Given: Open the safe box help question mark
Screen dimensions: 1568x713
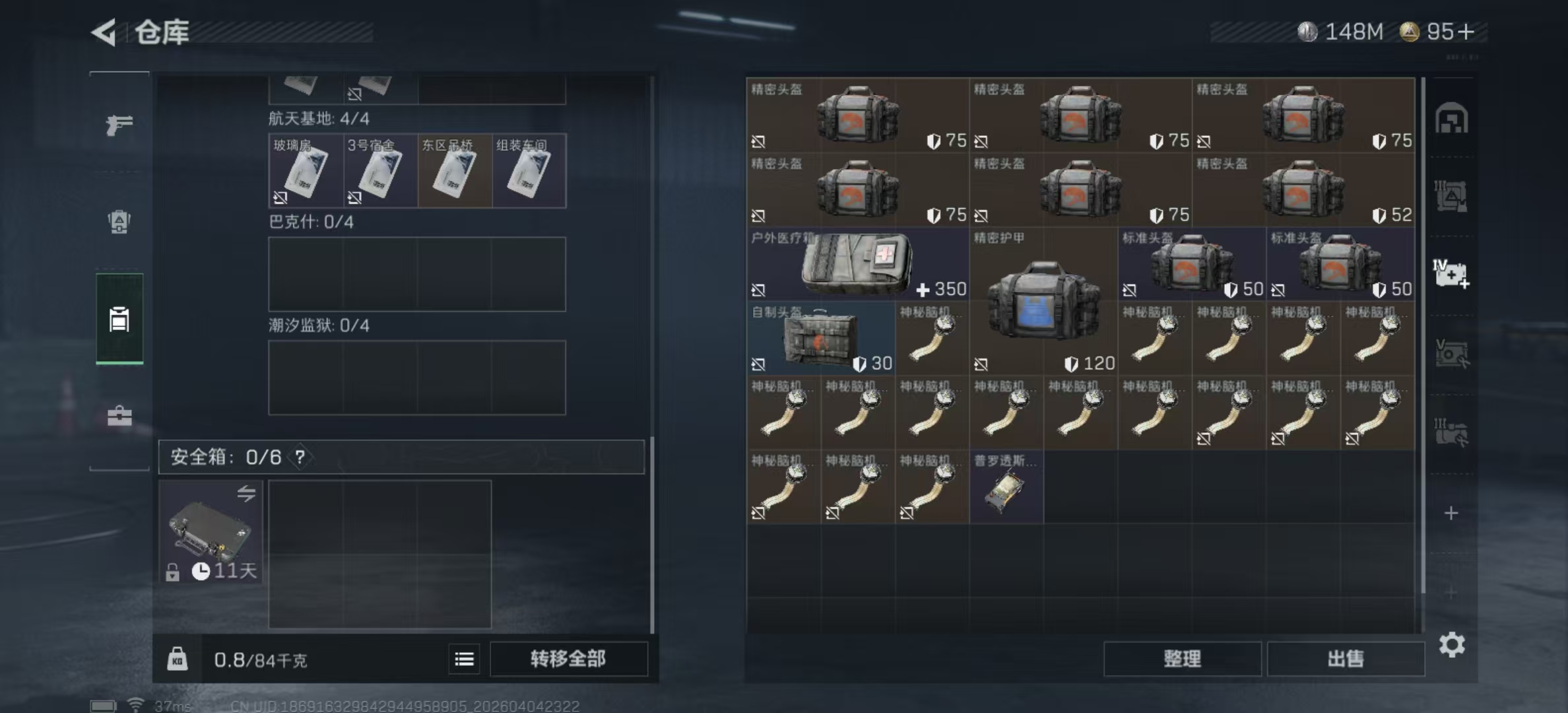Looking at the screenshot, I should tap(300, 457).
